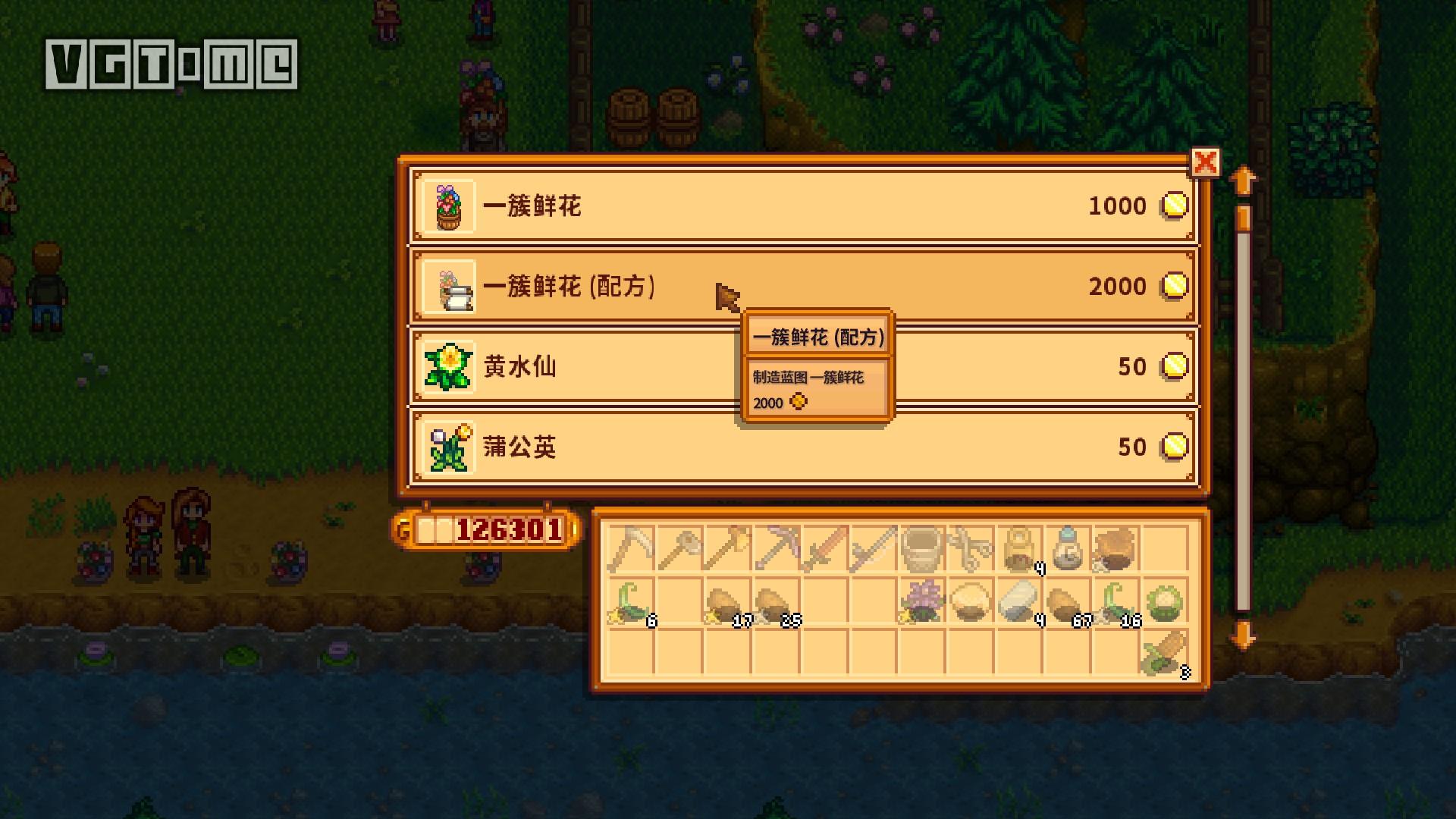Select the milk bottle stack of 4

(1019, 549)
